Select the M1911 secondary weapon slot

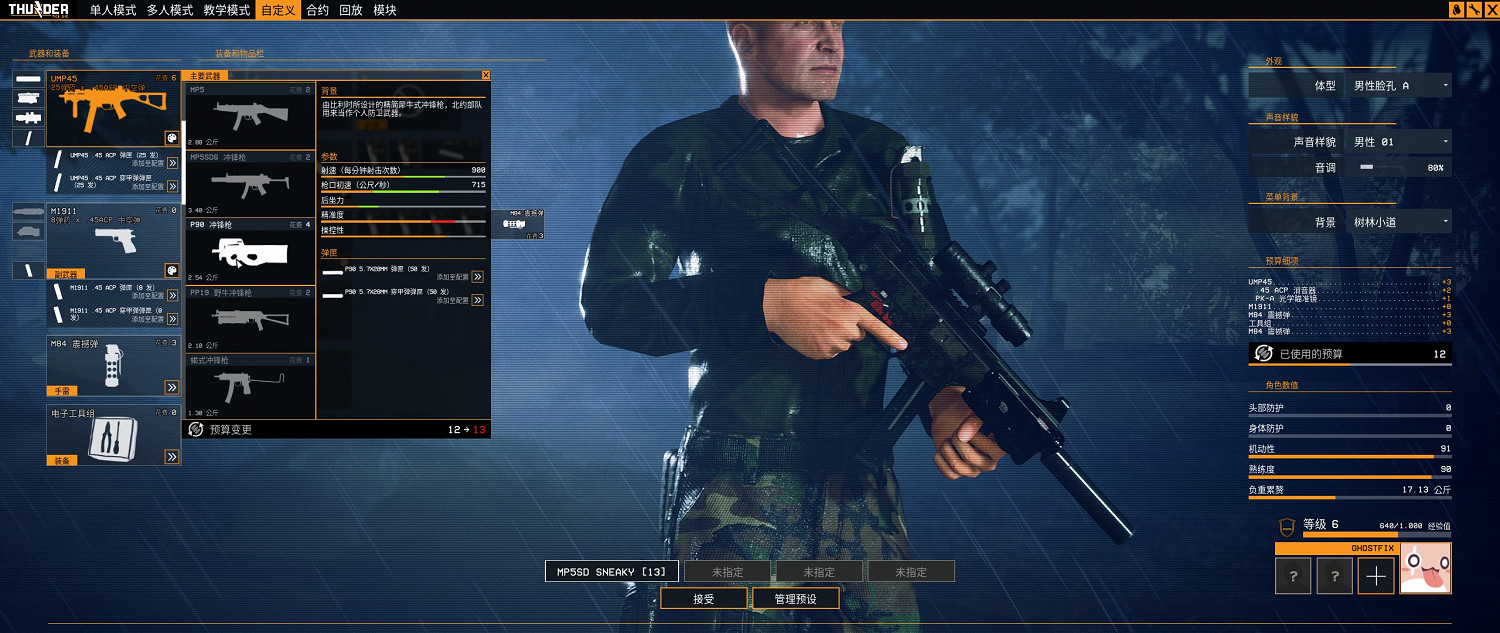[x=112, y=240]
